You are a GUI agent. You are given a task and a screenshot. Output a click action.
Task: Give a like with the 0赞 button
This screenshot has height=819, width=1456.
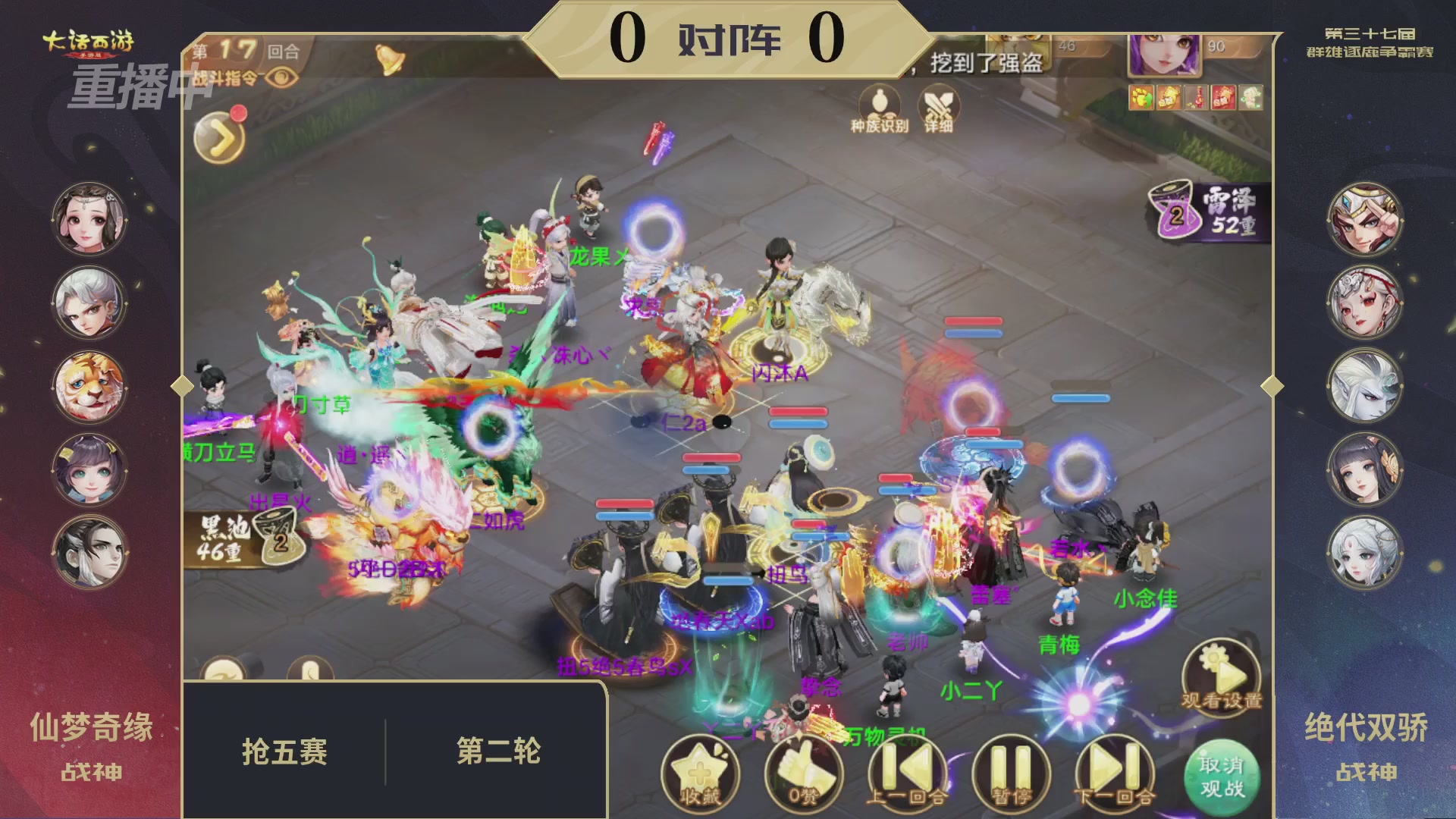pyautogui.click(x=804, y=771)
